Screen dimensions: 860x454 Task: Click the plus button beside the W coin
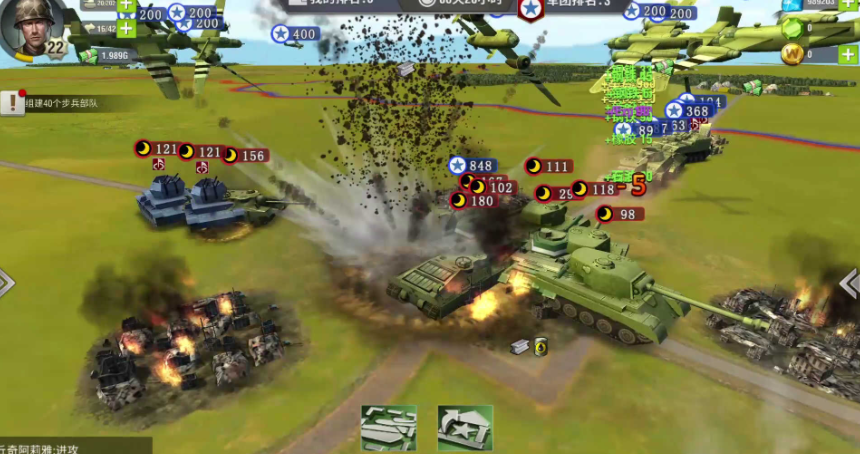847,54
